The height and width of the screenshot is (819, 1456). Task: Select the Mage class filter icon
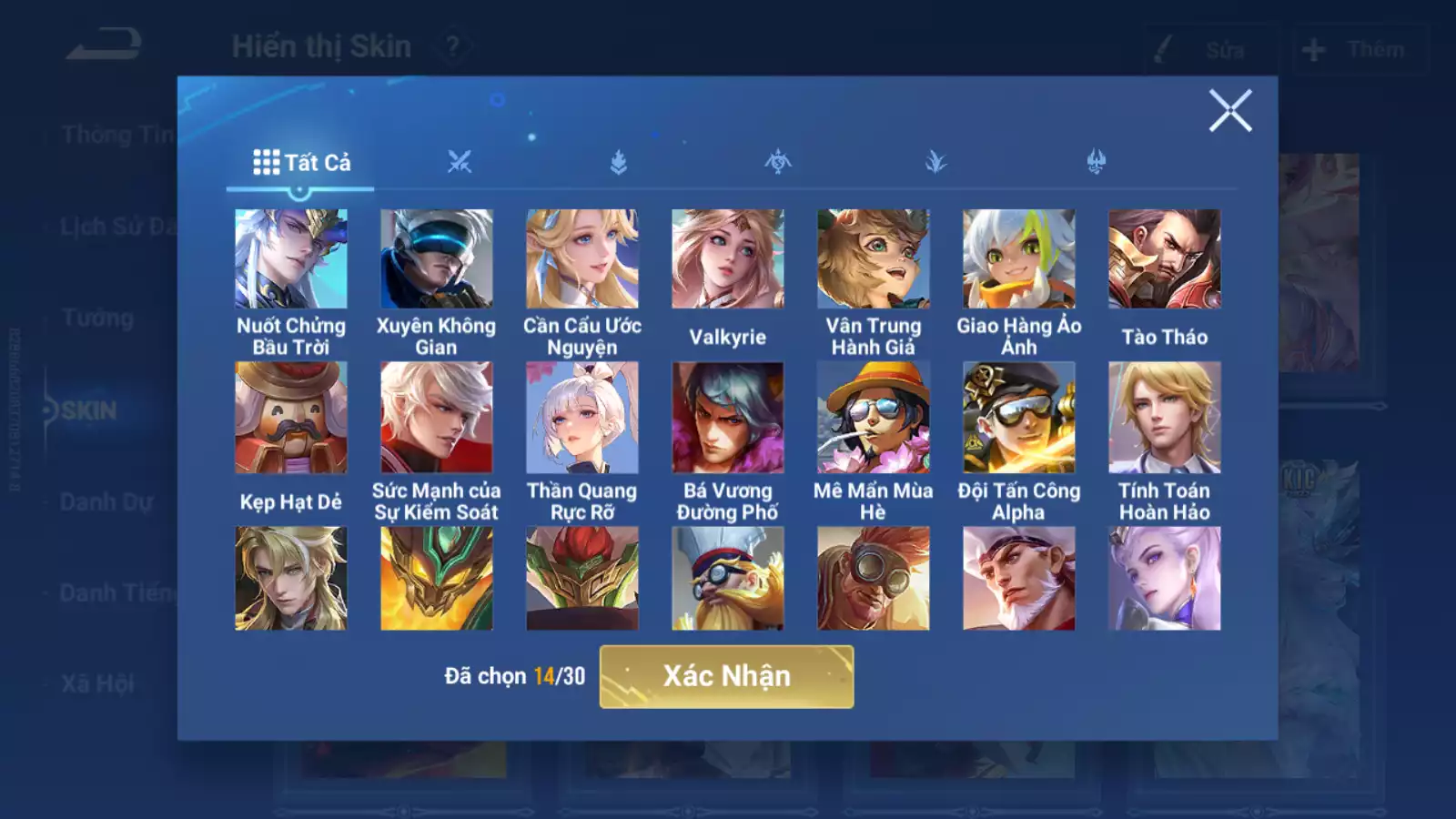pos(935,160)
